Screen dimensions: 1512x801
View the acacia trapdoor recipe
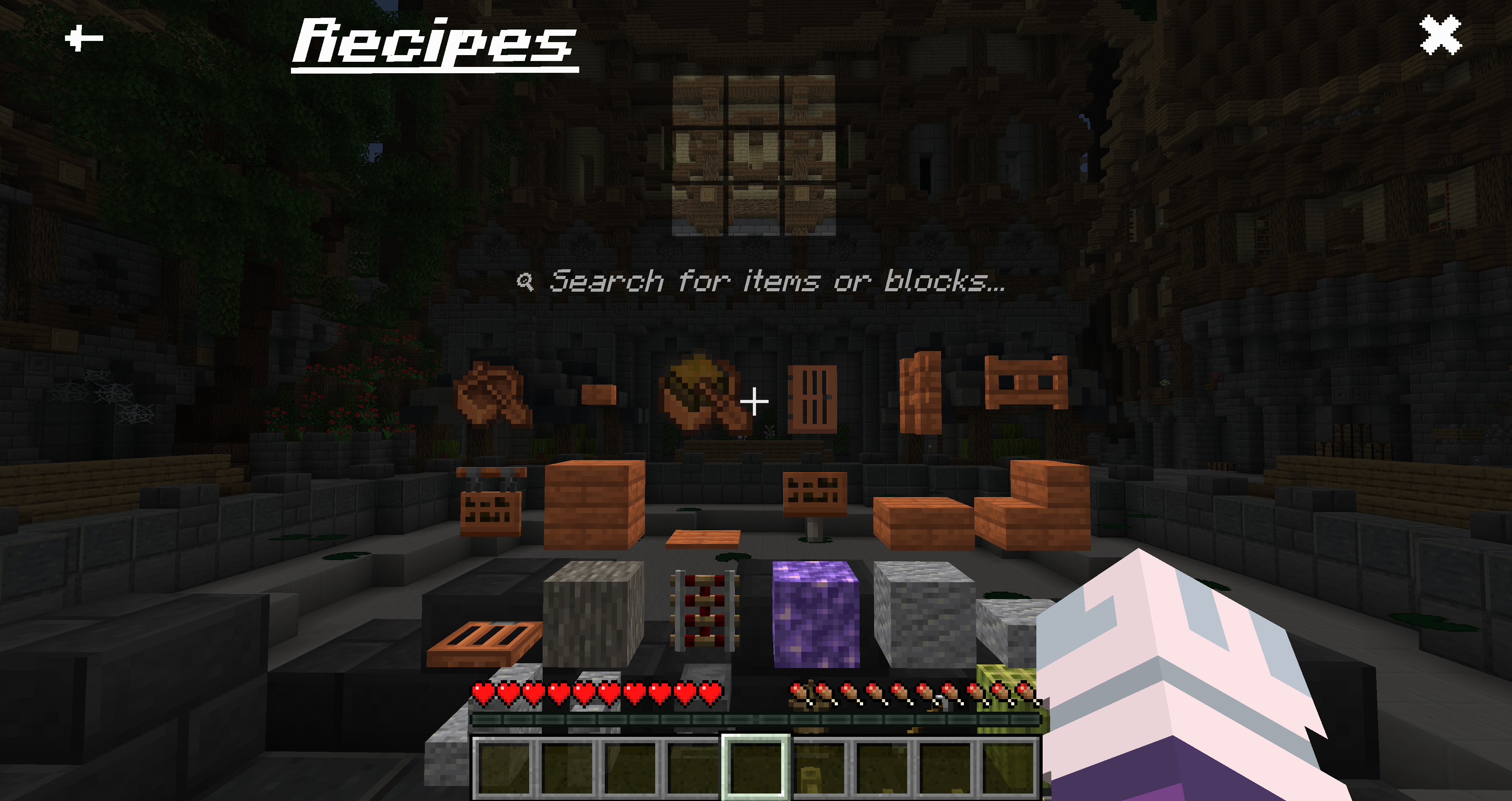[487, 642]
